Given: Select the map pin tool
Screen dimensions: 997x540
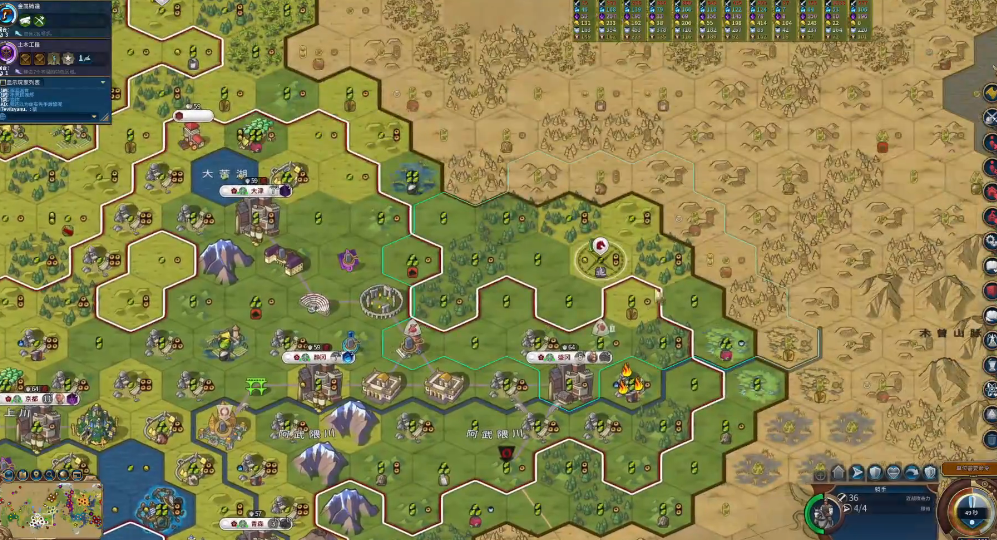Looking at the screenshot, I should click(35, 475).
